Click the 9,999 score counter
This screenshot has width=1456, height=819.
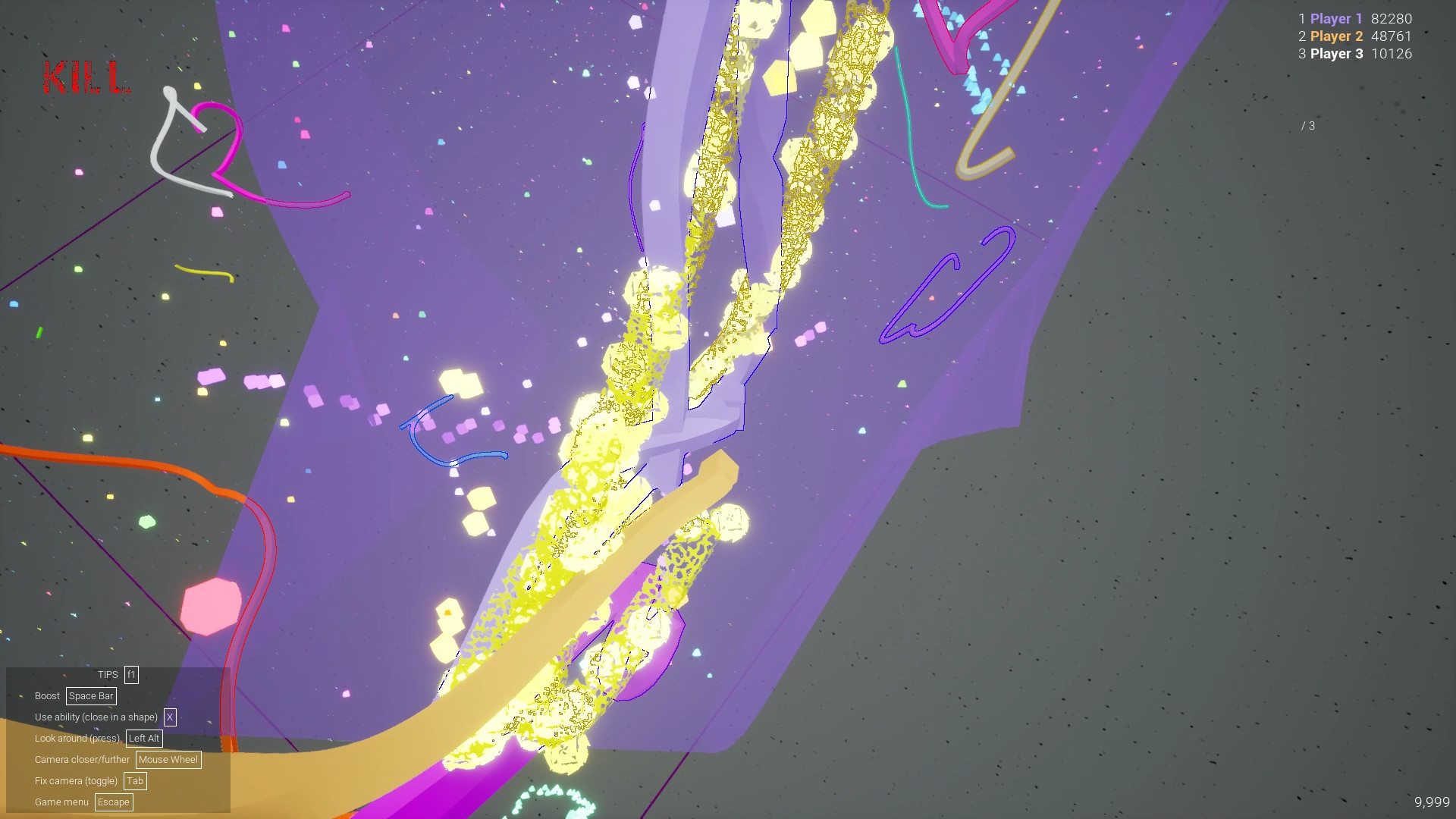(1432, 801)
